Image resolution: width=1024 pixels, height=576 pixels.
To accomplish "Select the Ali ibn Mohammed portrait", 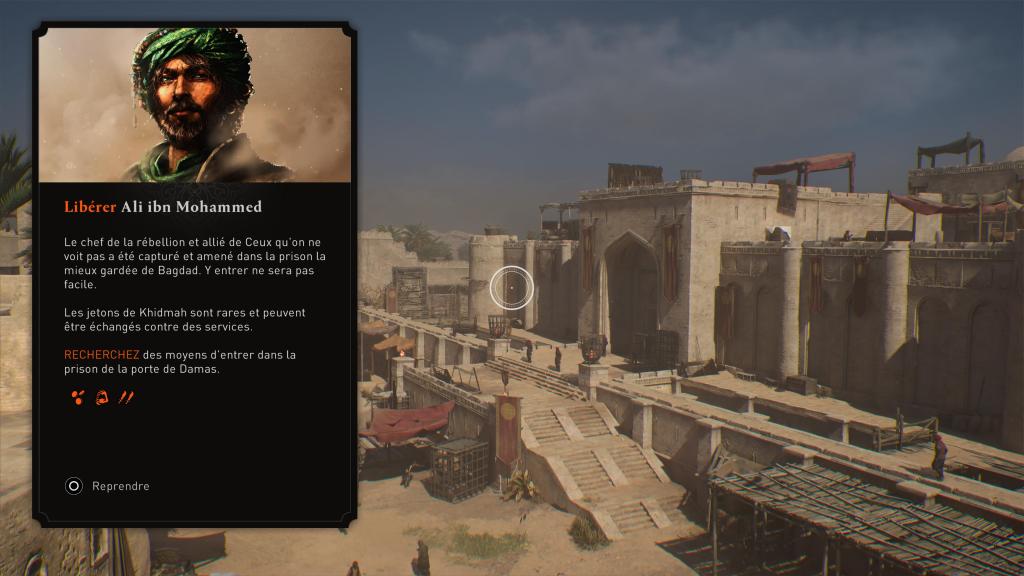I will tap(195, 104).
